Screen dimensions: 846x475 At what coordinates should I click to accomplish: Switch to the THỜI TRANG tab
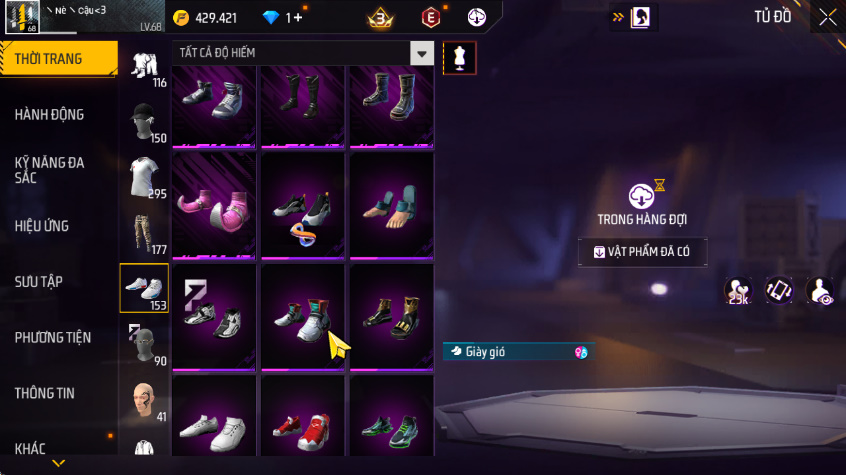50,59
